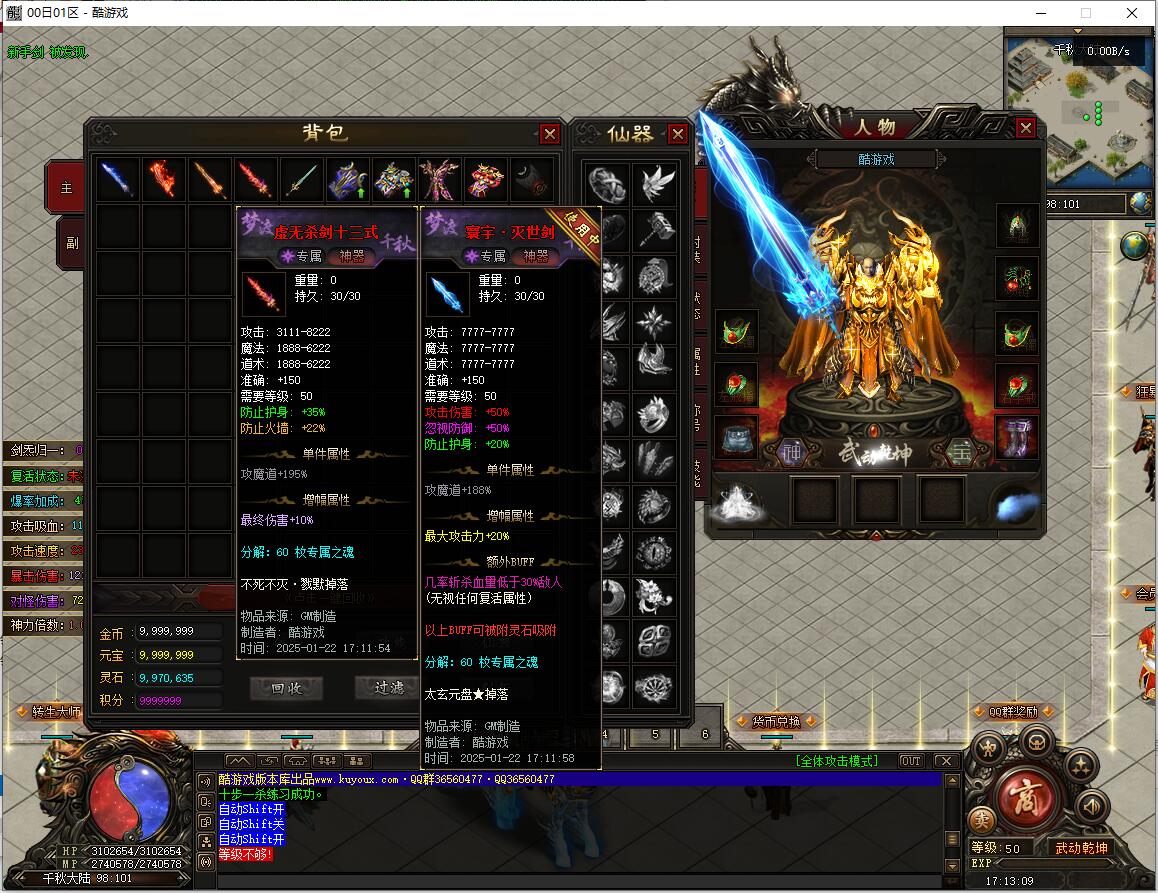Open the 宝 hexagon button
Screen dimensions: 1158x893
point(961,452)
